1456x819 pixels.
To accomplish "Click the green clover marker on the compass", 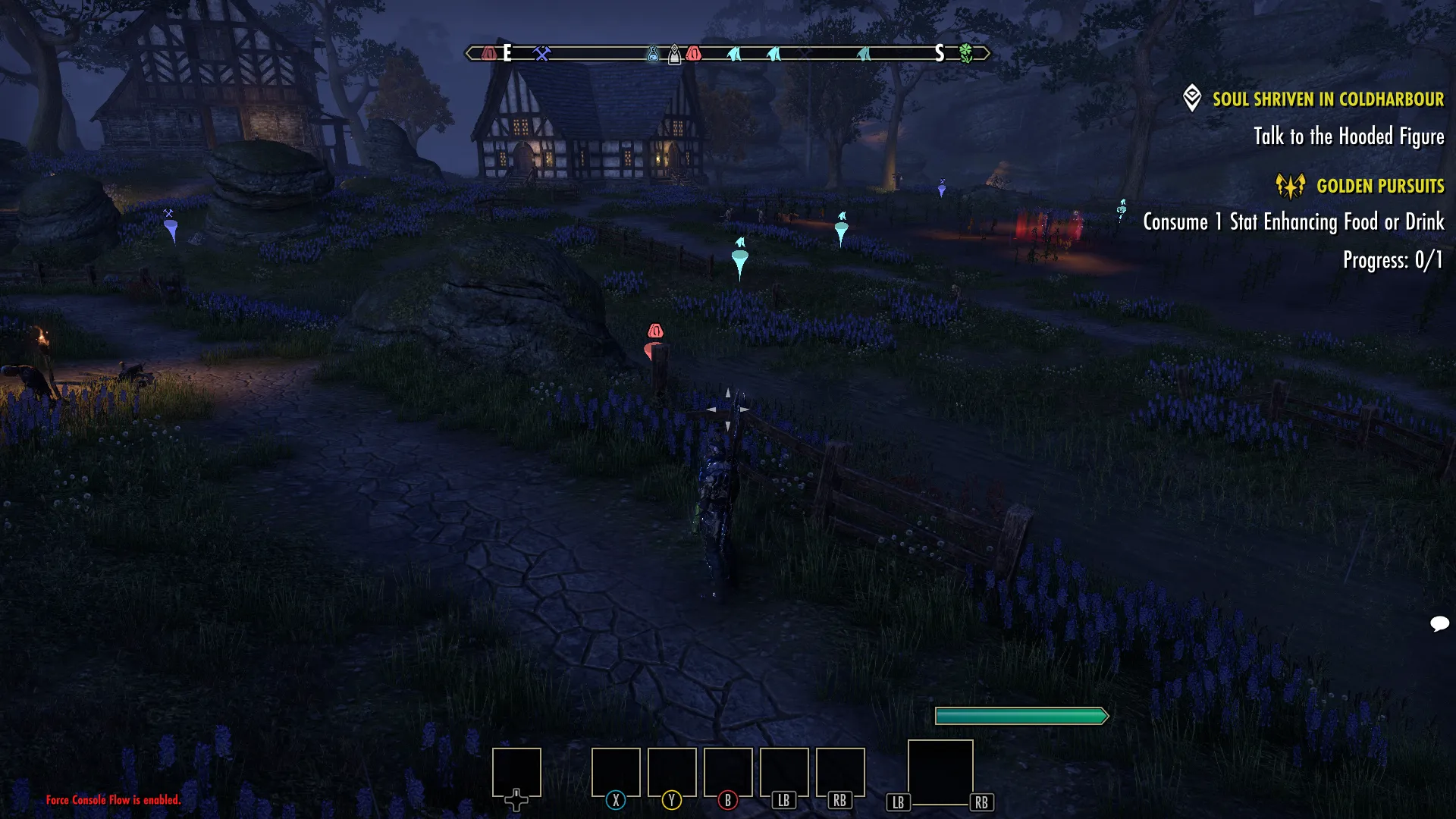I will coord(965,53).
